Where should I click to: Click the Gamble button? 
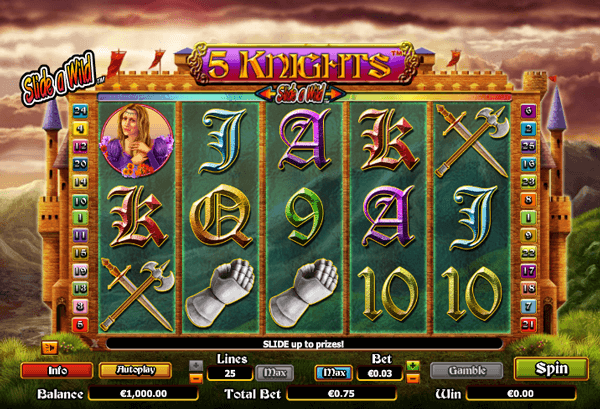coord(465,369)
